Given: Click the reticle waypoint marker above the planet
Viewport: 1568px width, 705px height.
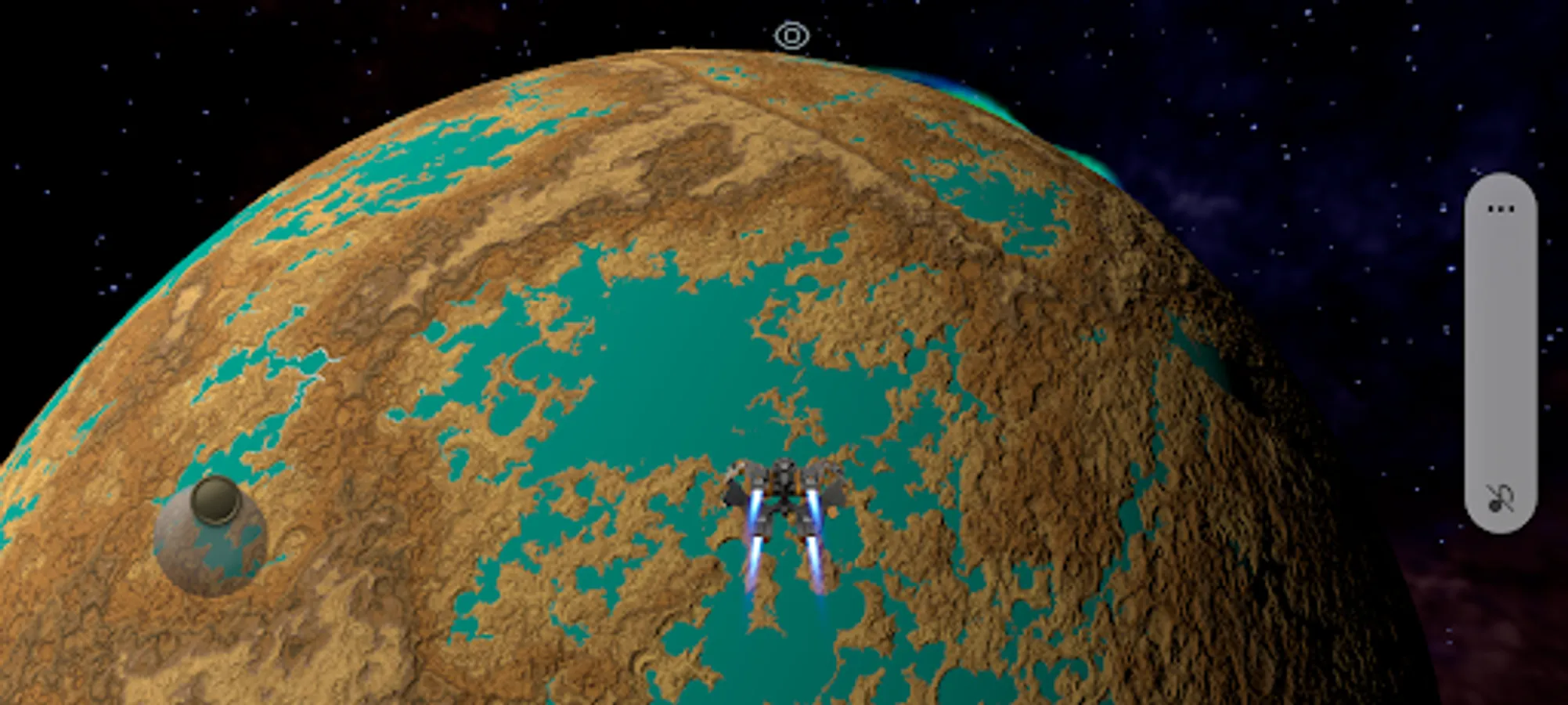Looking at the screenshot, I should (x=792, y=35).
